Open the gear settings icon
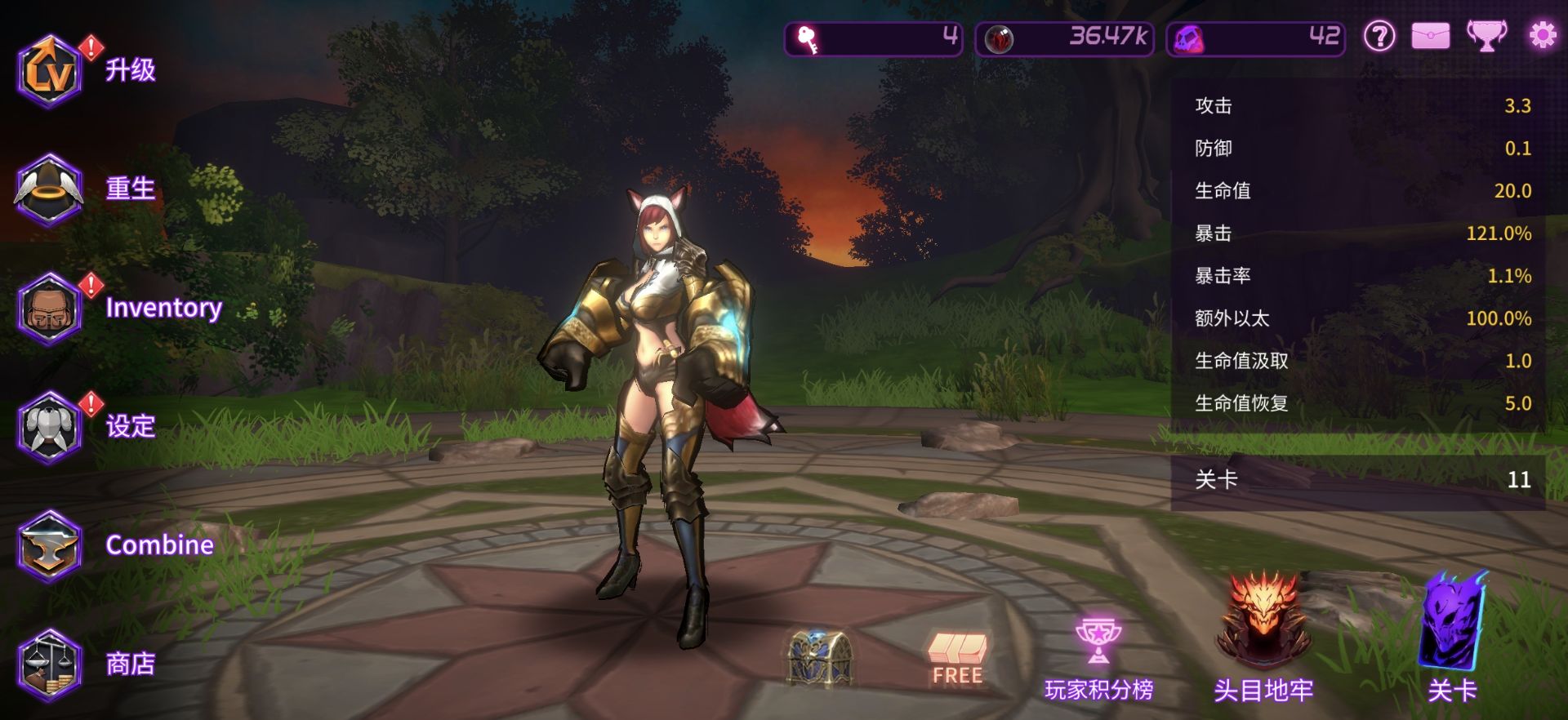This screenshot has height=720, width=1568. (x=1542, y=36)
